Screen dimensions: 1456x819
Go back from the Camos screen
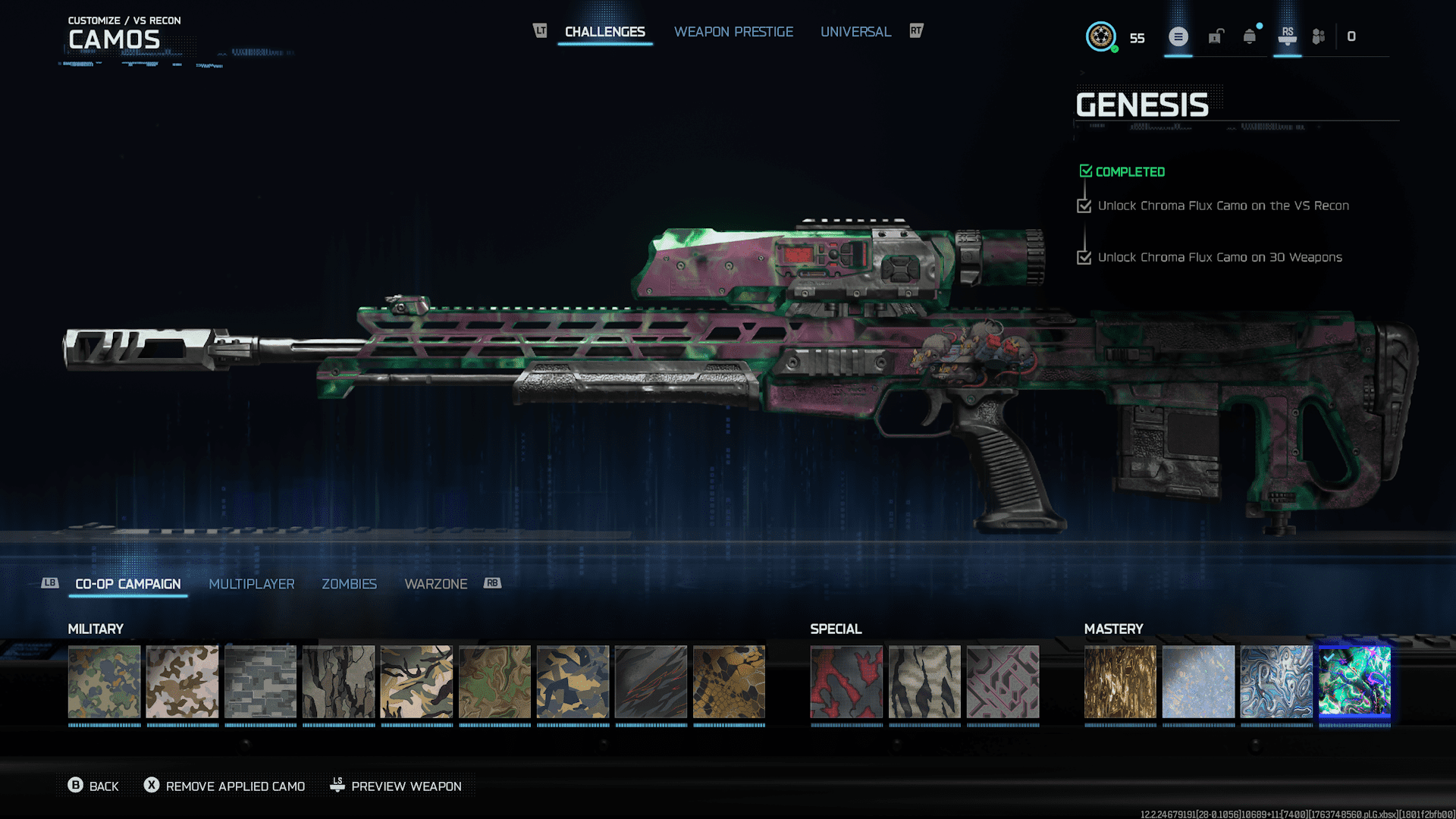[x=93, y=786]
